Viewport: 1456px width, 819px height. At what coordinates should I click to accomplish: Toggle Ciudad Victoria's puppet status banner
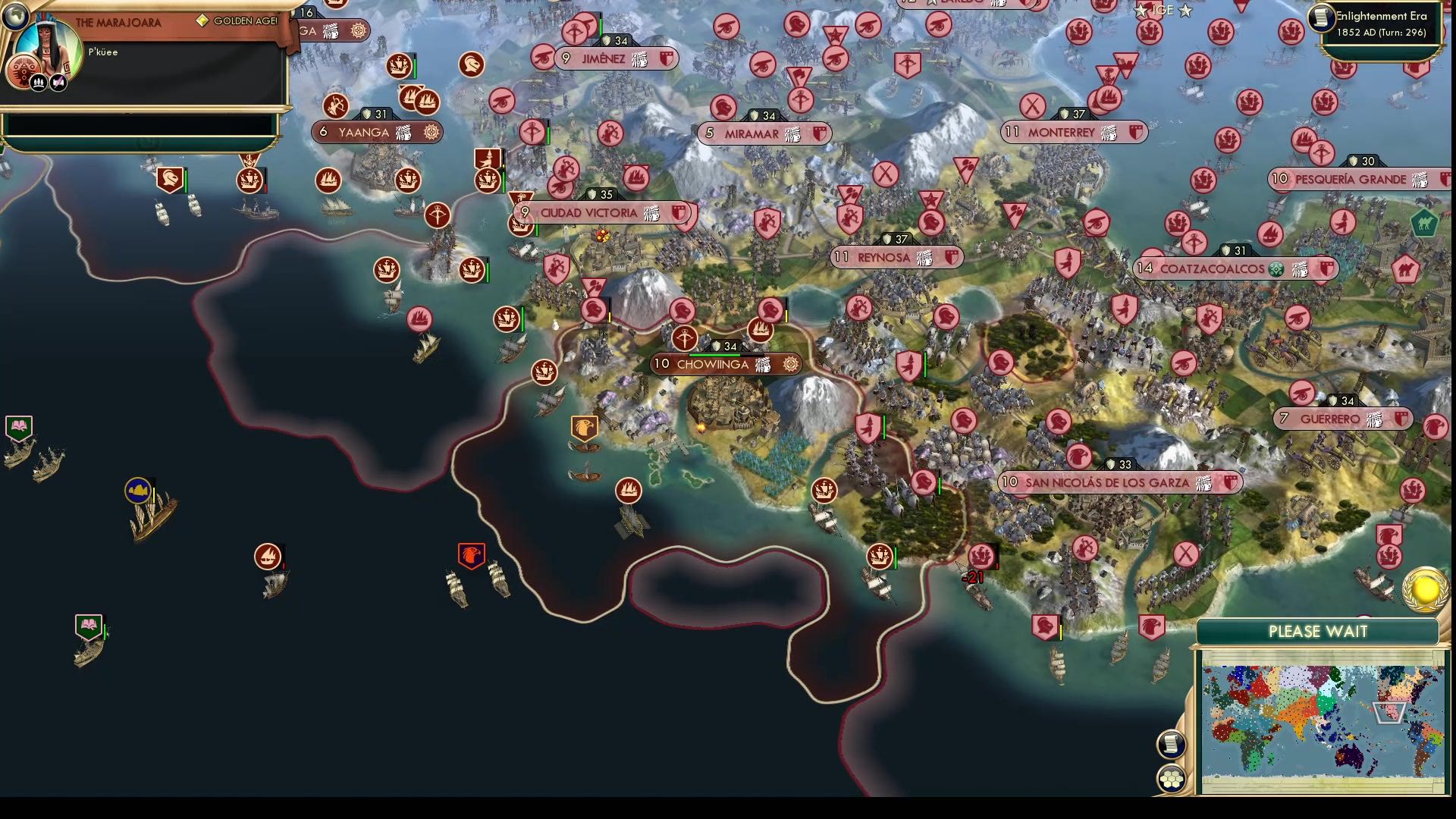[x=651, y=213]
